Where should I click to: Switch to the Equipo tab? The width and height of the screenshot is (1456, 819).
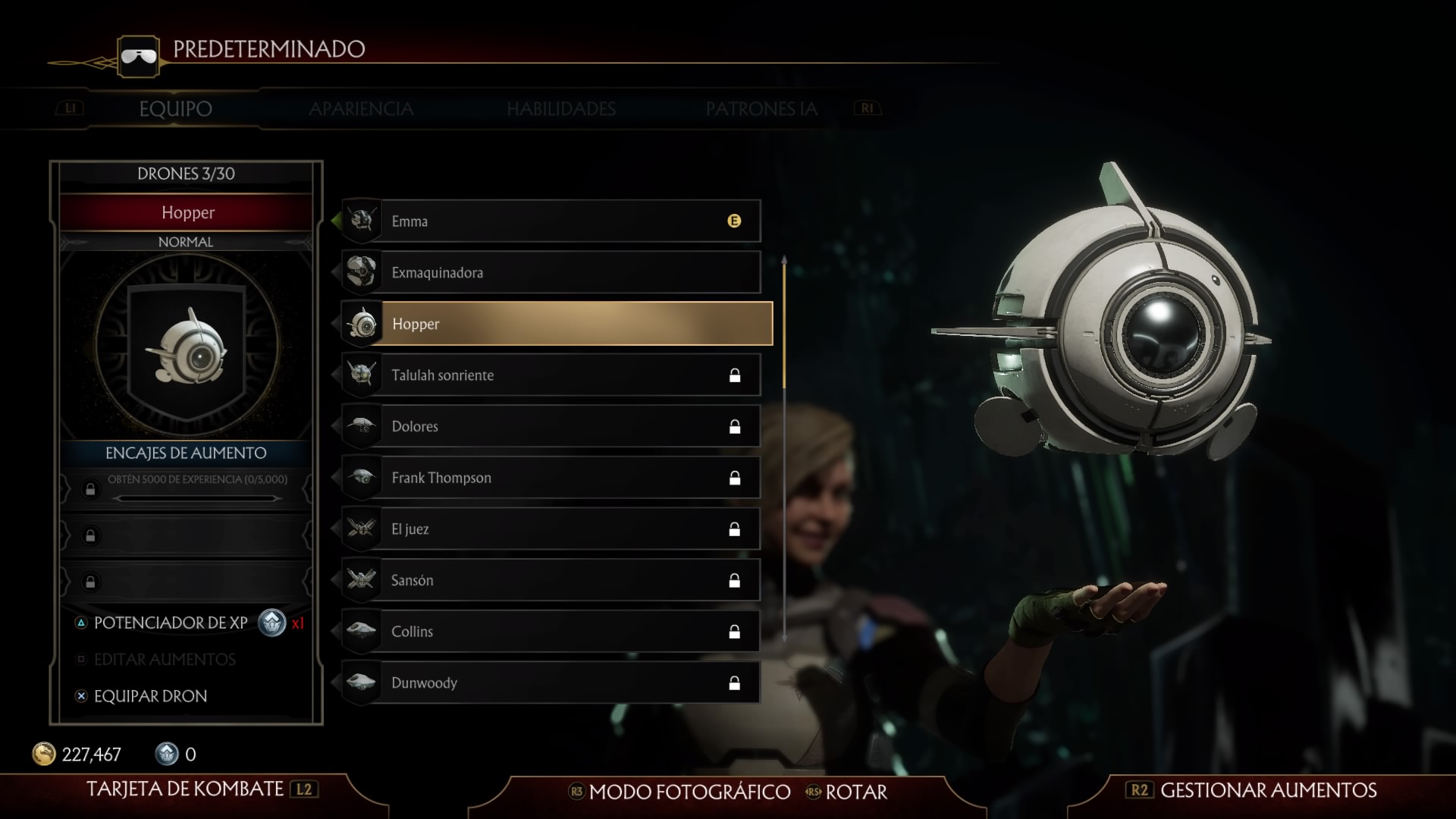(x=175, y=109)
